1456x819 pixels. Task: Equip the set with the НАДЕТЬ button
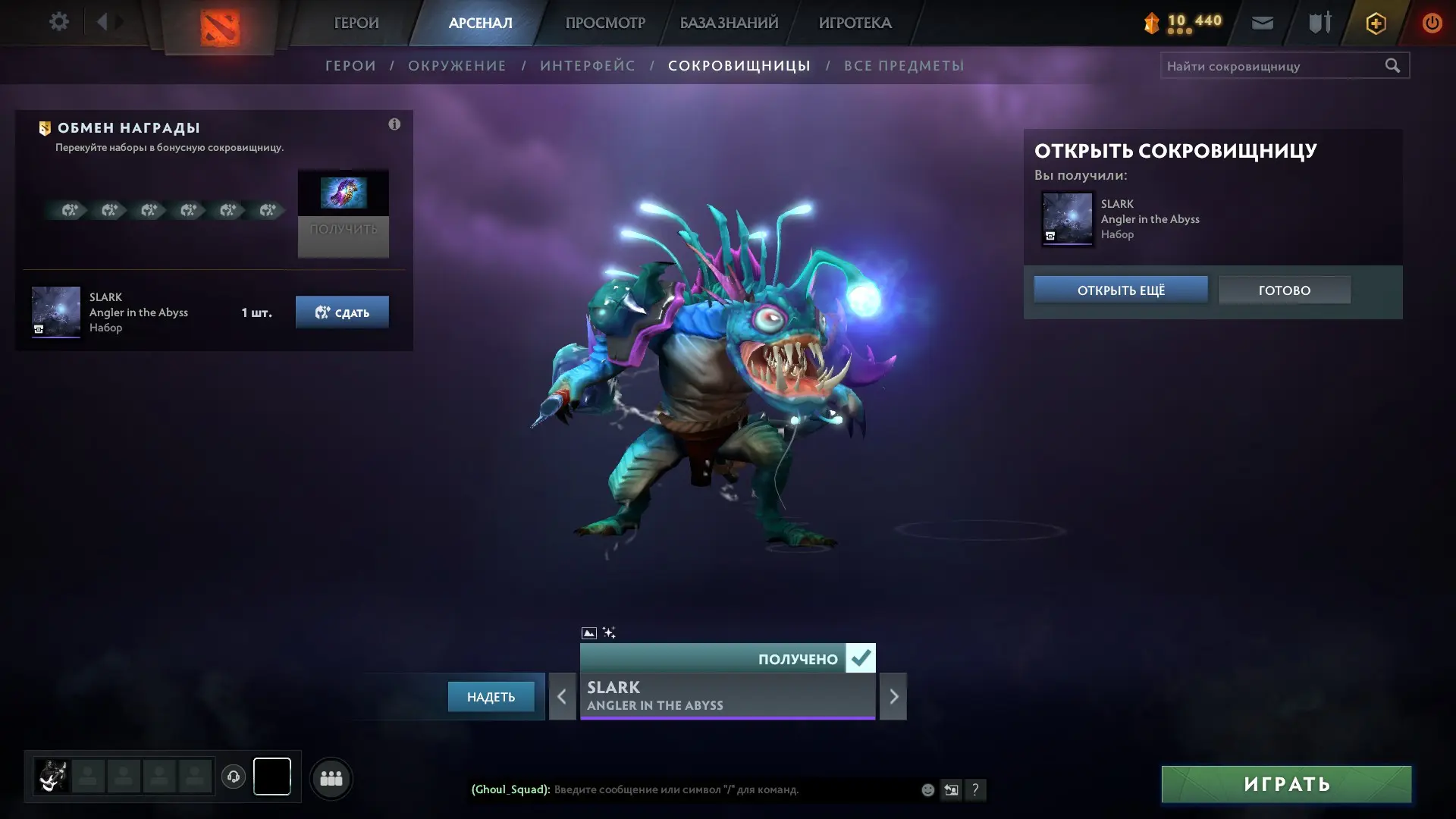coord(491,697)
